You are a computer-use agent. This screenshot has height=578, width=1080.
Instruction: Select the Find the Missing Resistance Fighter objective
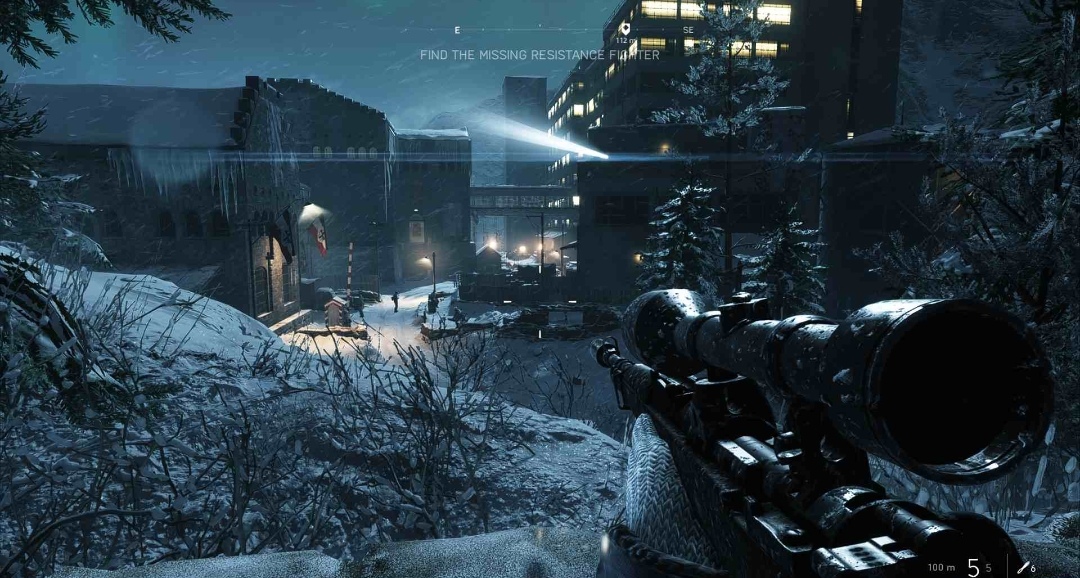[539, 55]
